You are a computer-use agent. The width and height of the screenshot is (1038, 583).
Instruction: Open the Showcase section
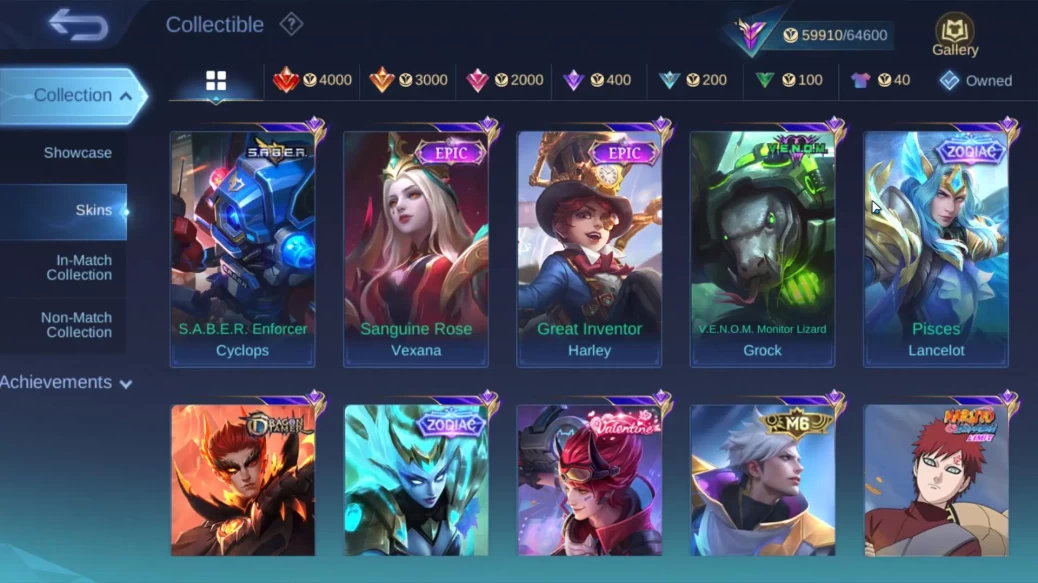click(77, 153)
